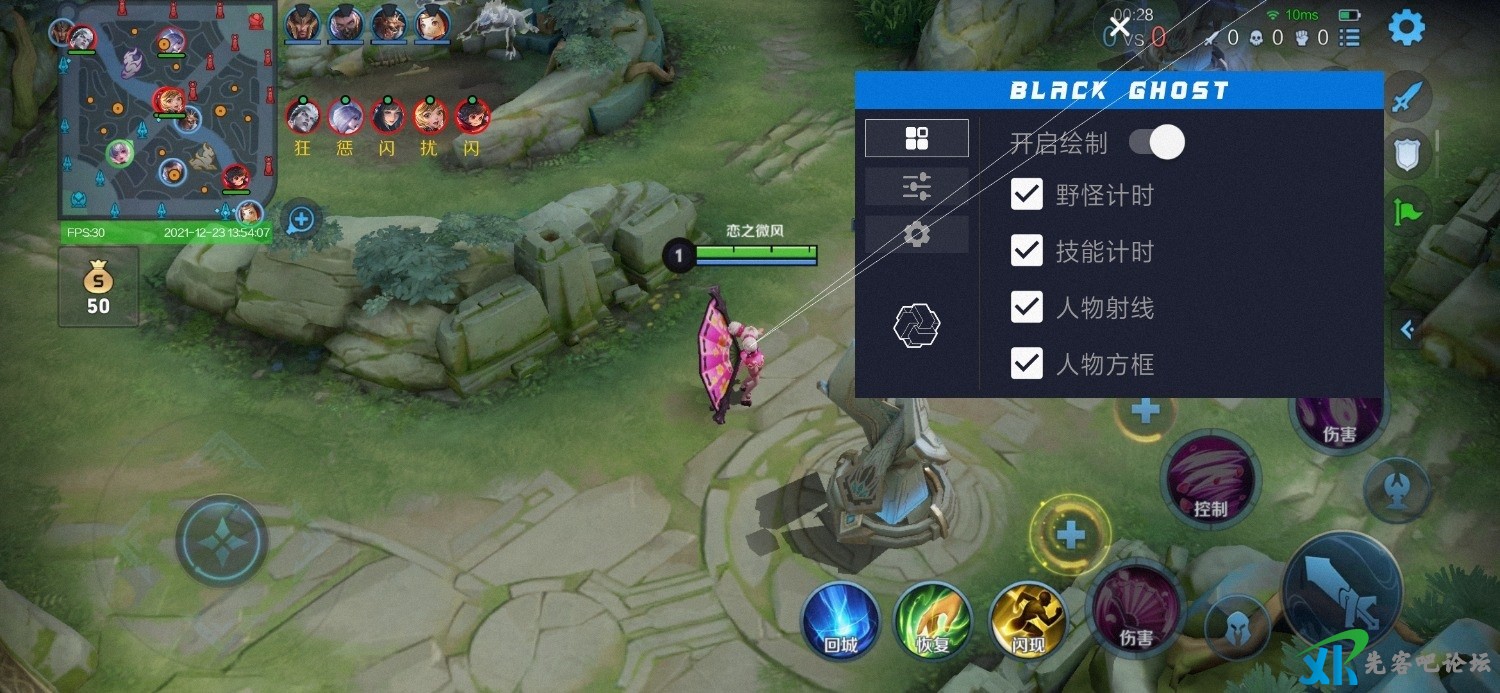Use the 恢复 heal ability
1500x693 pixels.
click(x=933, y=620)
